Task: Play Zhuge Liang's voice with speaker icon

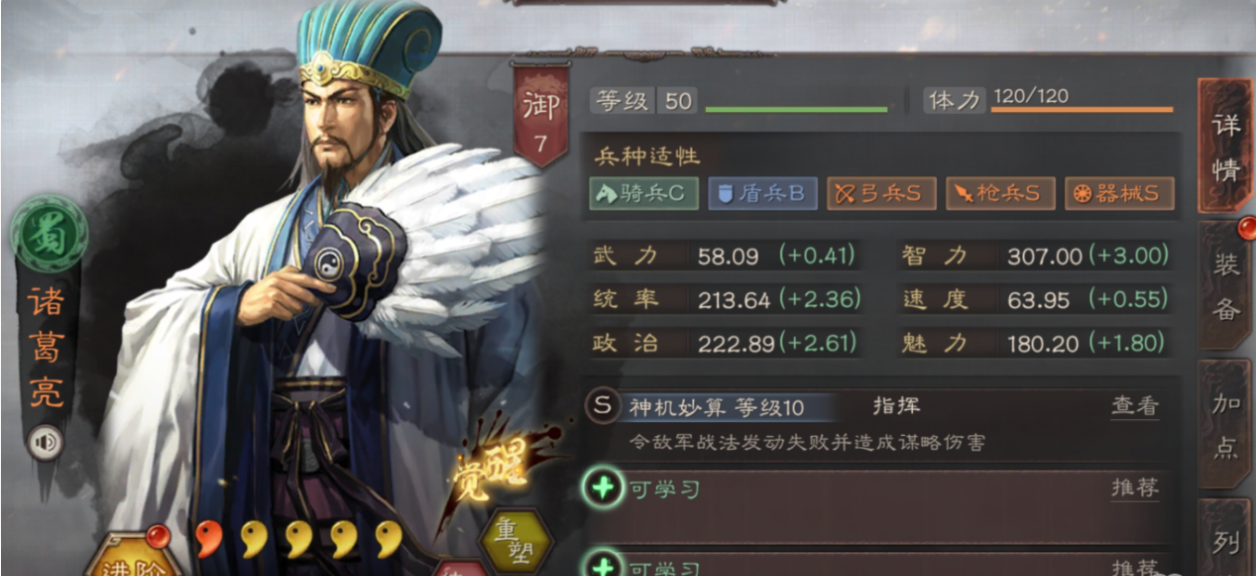Action: 44,443
